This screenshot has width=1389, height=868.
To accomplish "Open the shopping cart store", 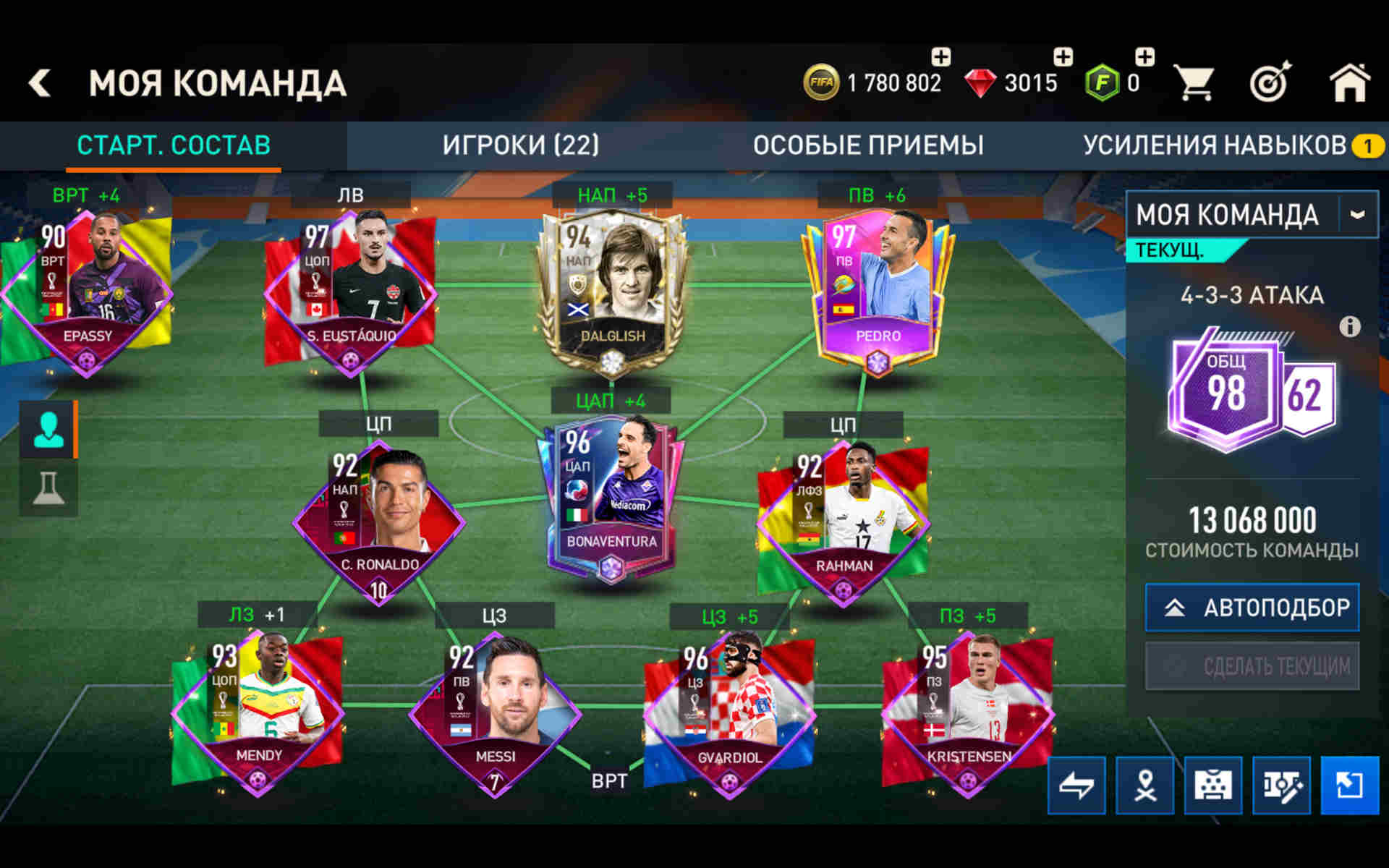I will [1194, 83].
